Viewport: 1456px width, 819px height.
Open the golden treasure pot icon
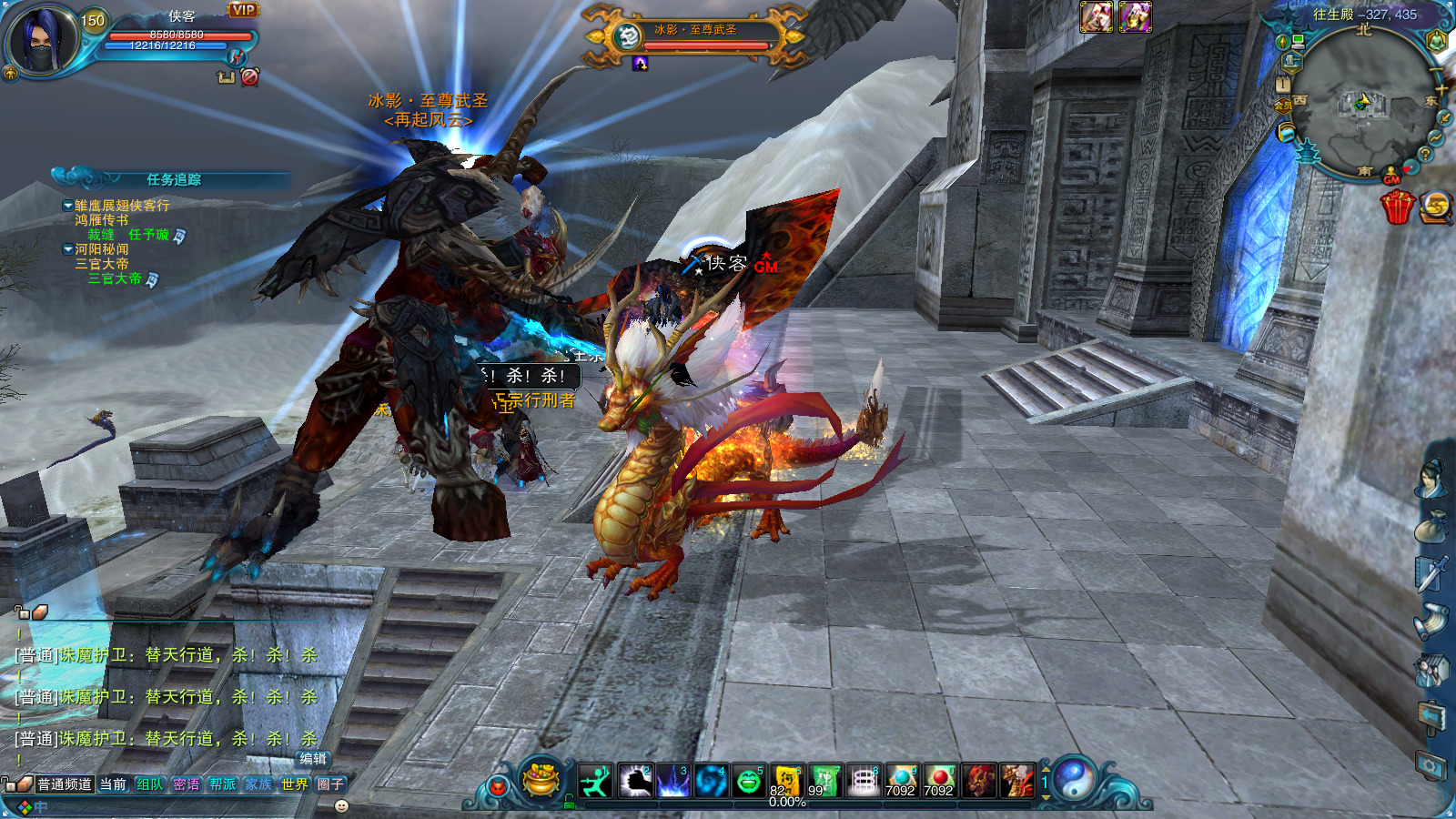click(541, 779)
